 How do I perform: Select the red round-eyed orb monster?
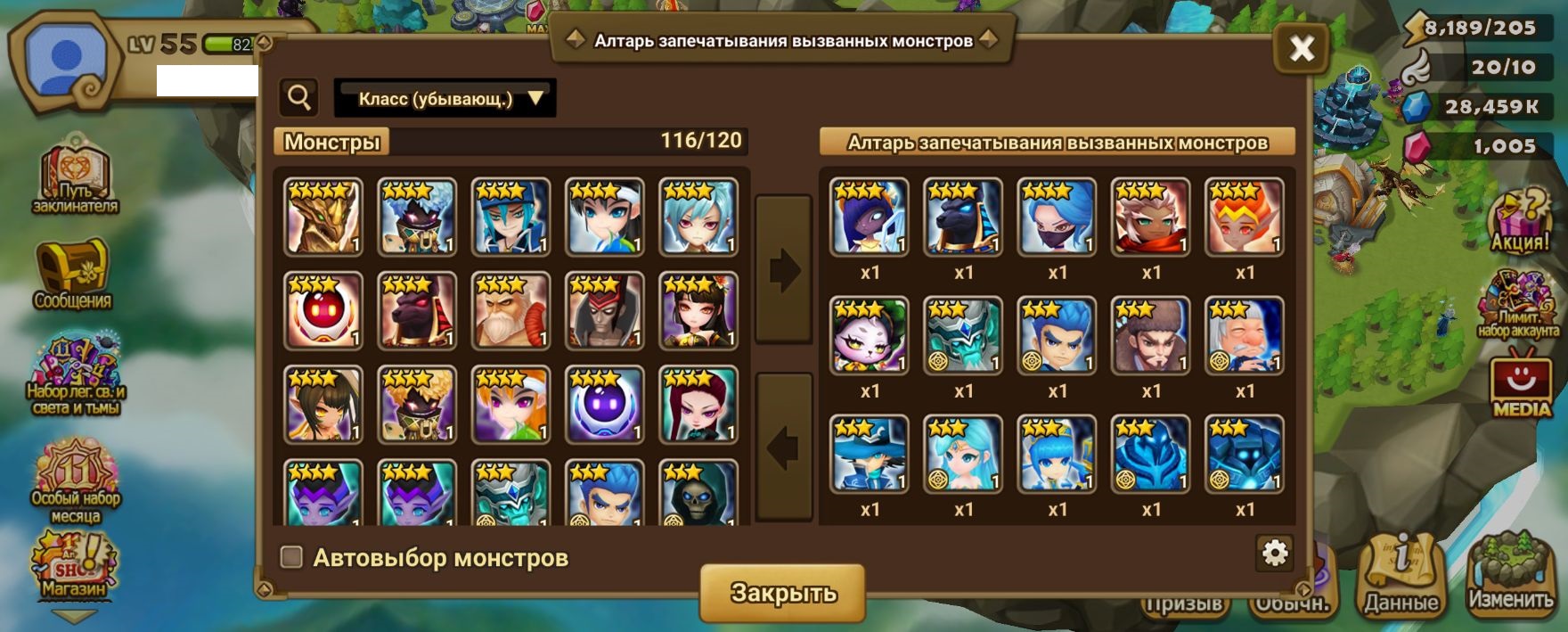click(323, 311)
